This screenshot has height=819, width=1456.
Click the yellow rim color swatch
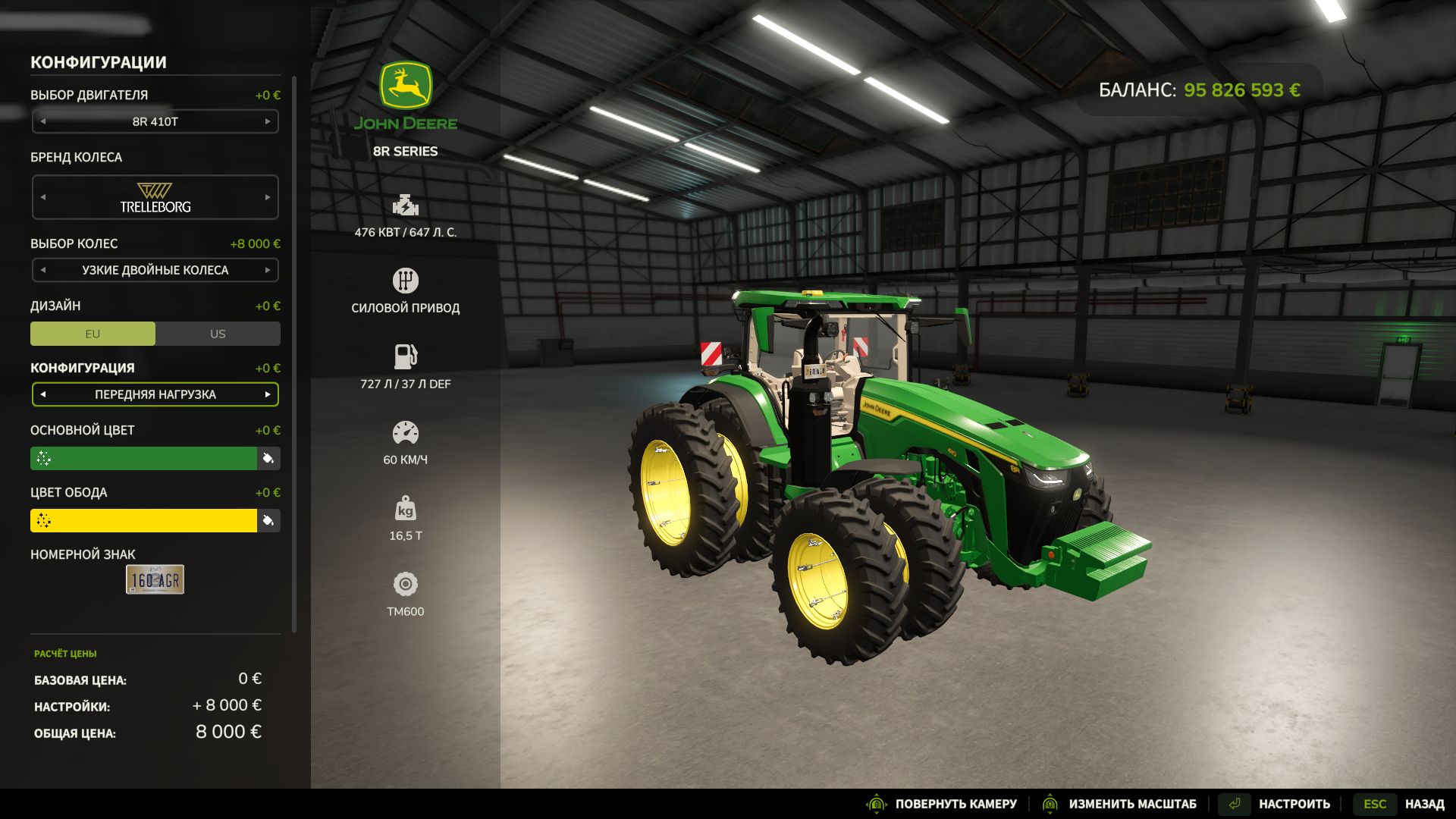pyautogui.click(x=144, y=521)
